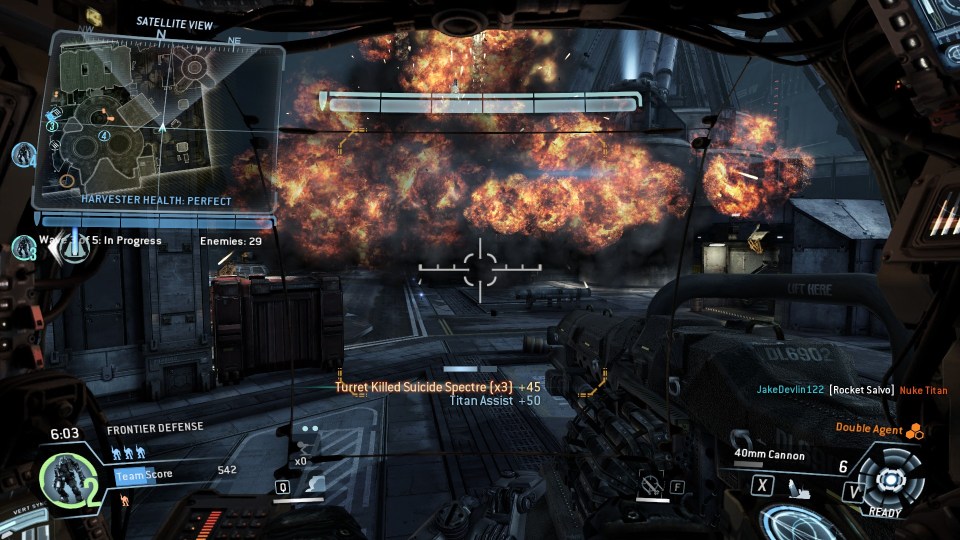Image resolution: width=960 pixels, height=540 pixels.
Task: Select the teammate titan icon numbered 3
Action: [24, 248]
